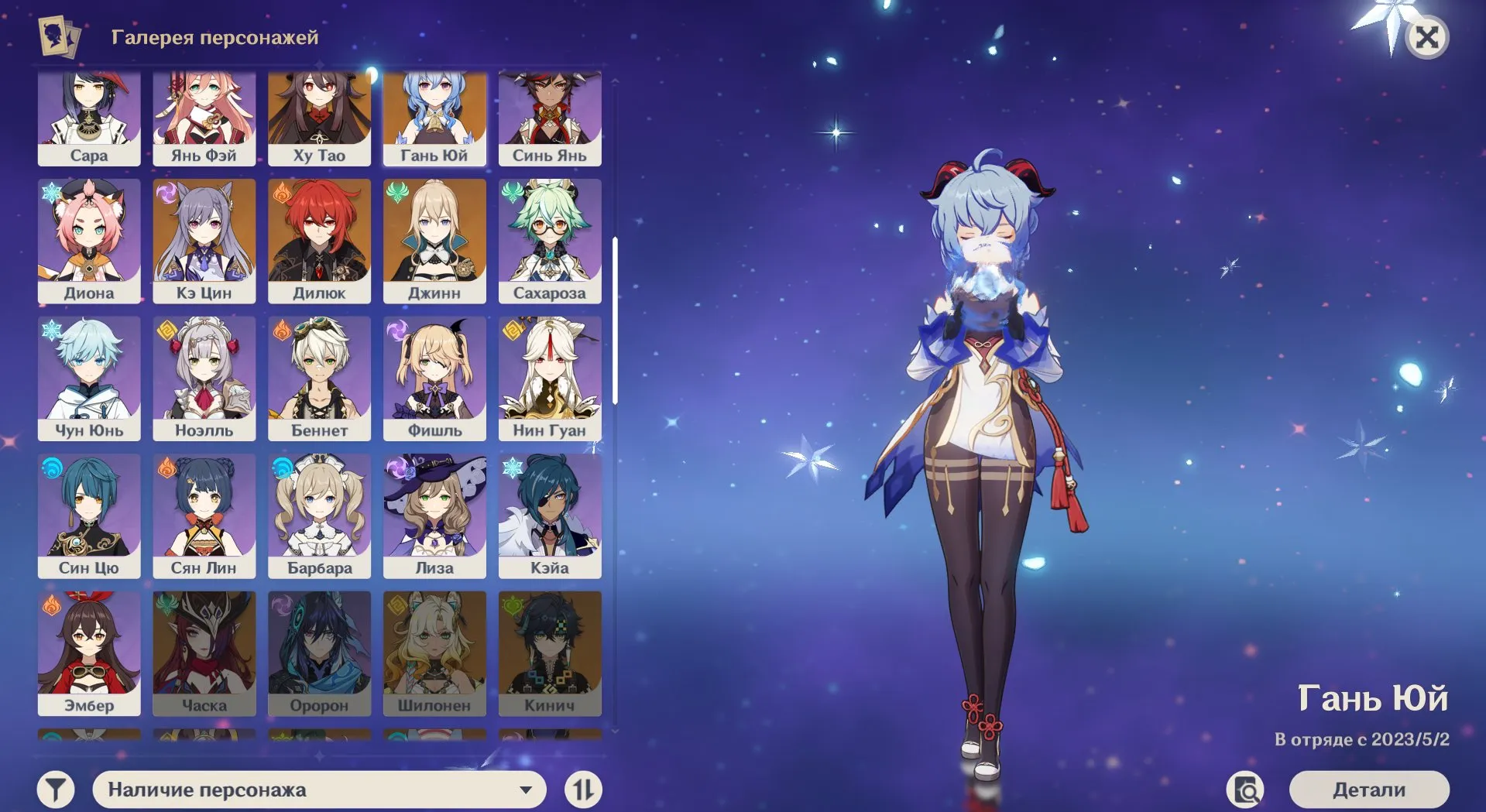1486x812 pixels.
Task: Select the Диона character card
Action: [89, 241]
